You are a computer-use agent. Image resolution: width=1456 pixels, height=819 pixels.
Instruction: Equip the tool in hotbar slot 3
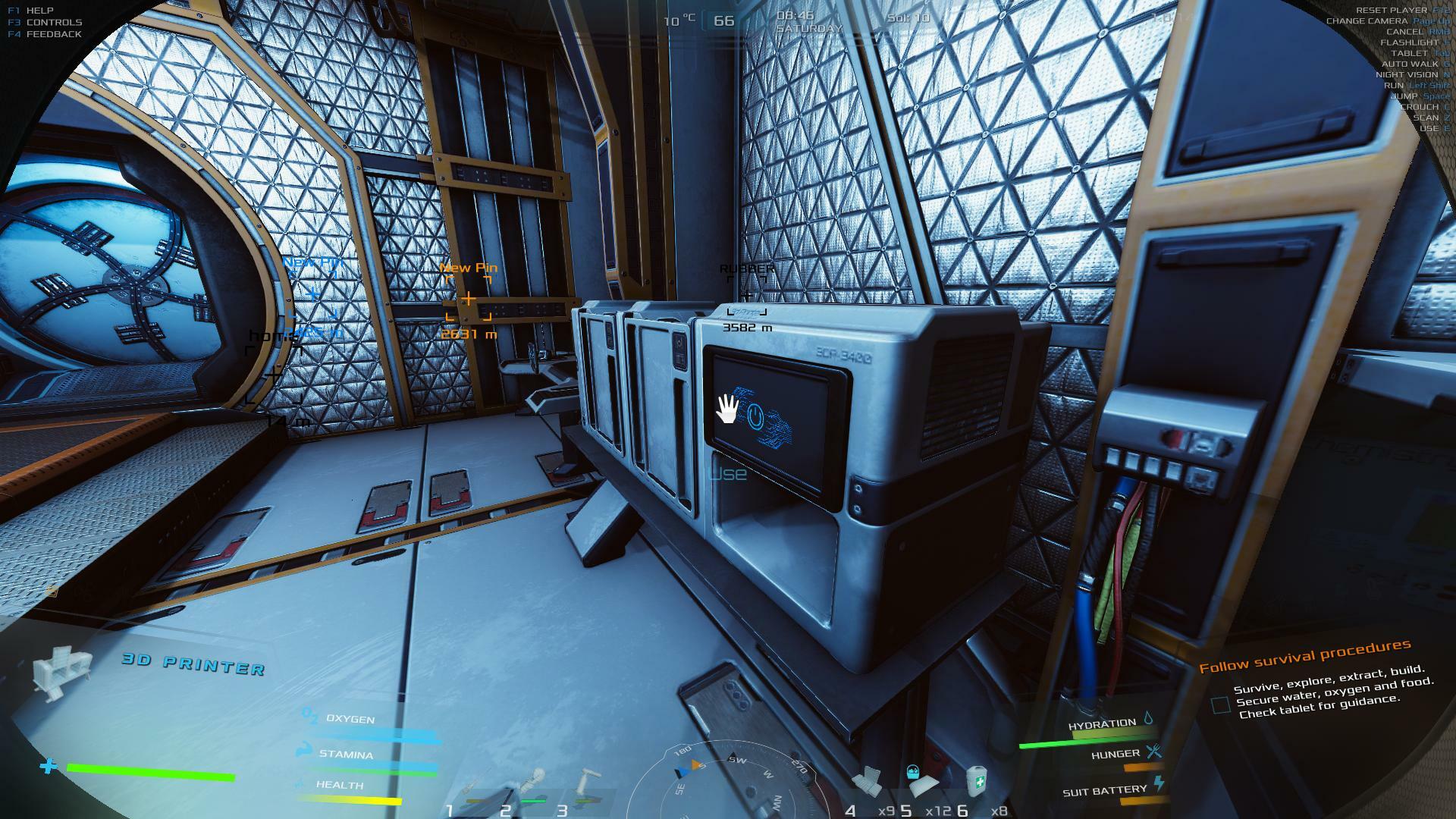tap(584, 785)
